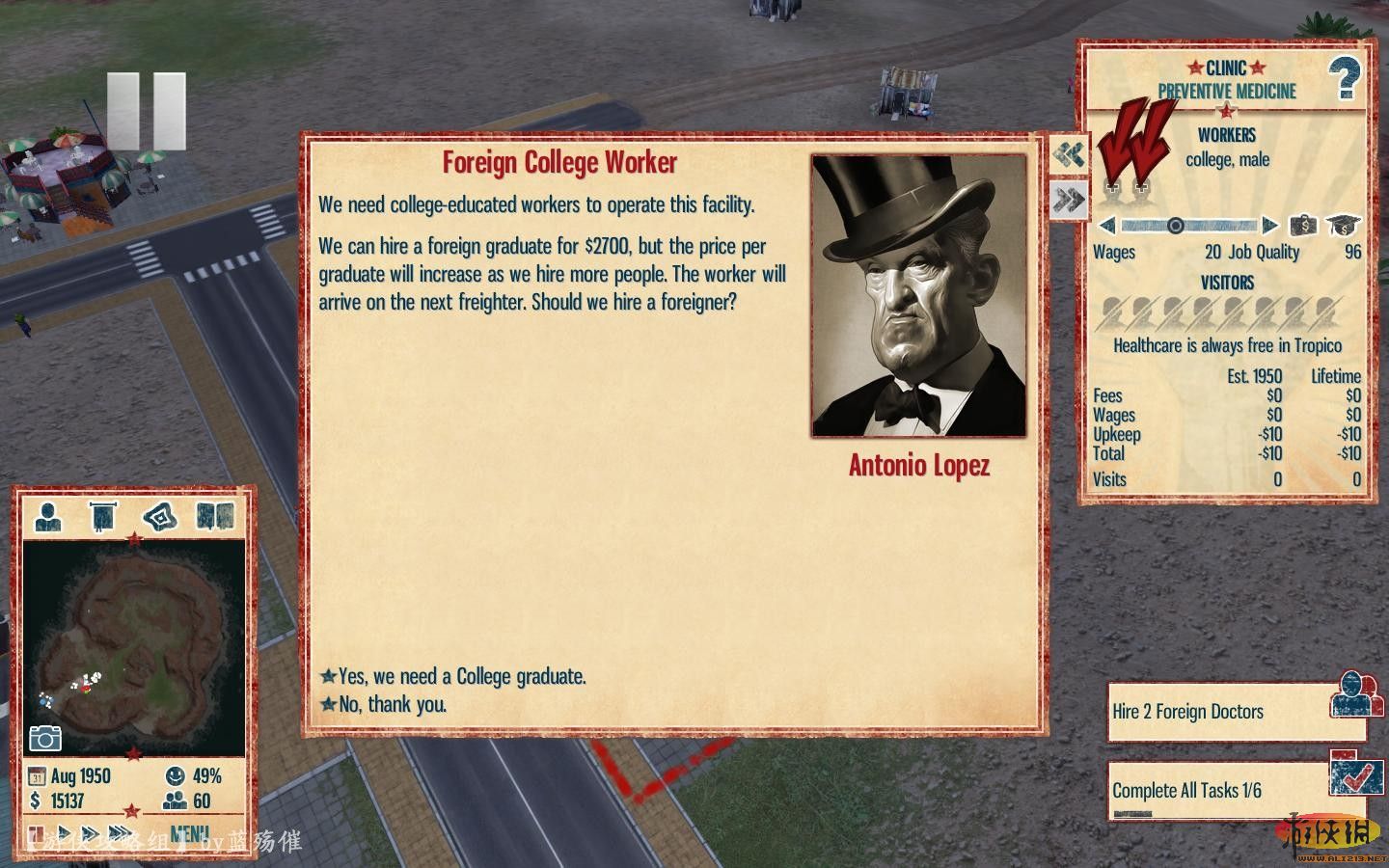Decrease wages with the left arrow
The width and height of the screenshot is (1389, 868).
click(x=1107, y=226)
